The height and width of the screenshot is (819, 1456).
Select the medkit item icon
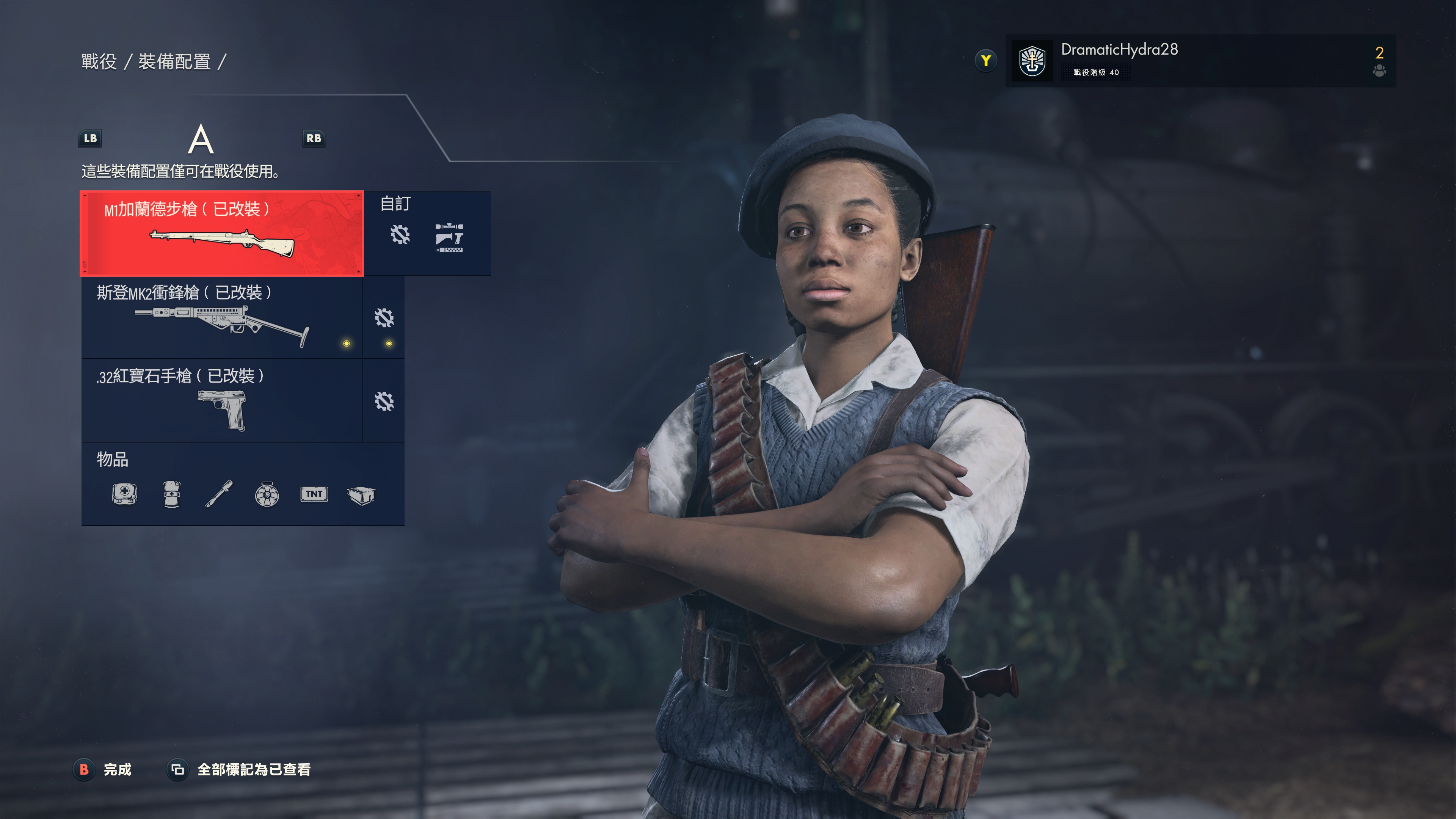coord(124,494)
